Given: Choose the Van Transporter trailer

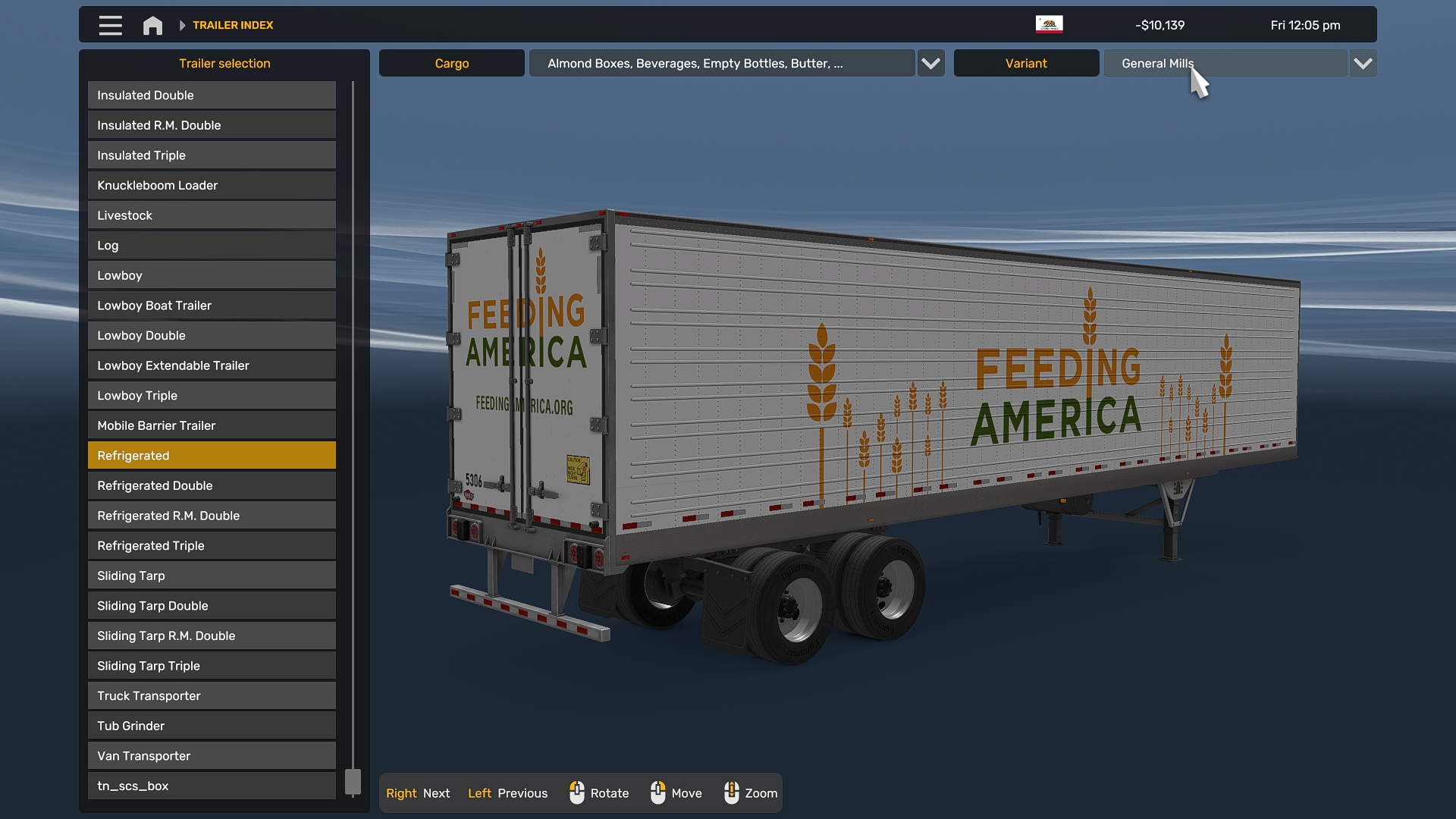Looking at the screenshot, I should [212, 756].
